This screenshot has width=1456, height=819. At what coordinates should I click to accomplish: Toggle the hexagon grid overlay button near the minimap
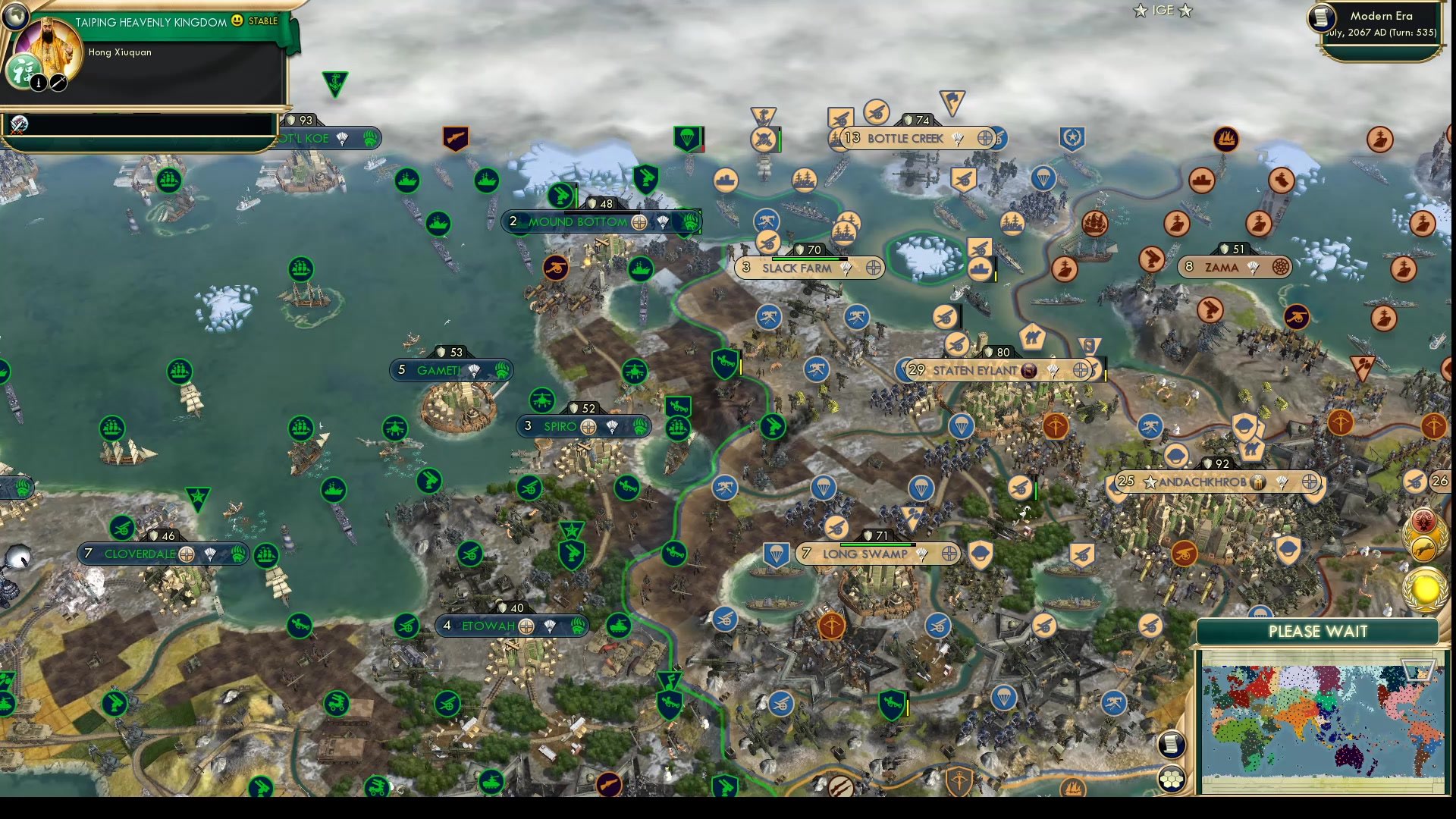(x=1172, y=779)
